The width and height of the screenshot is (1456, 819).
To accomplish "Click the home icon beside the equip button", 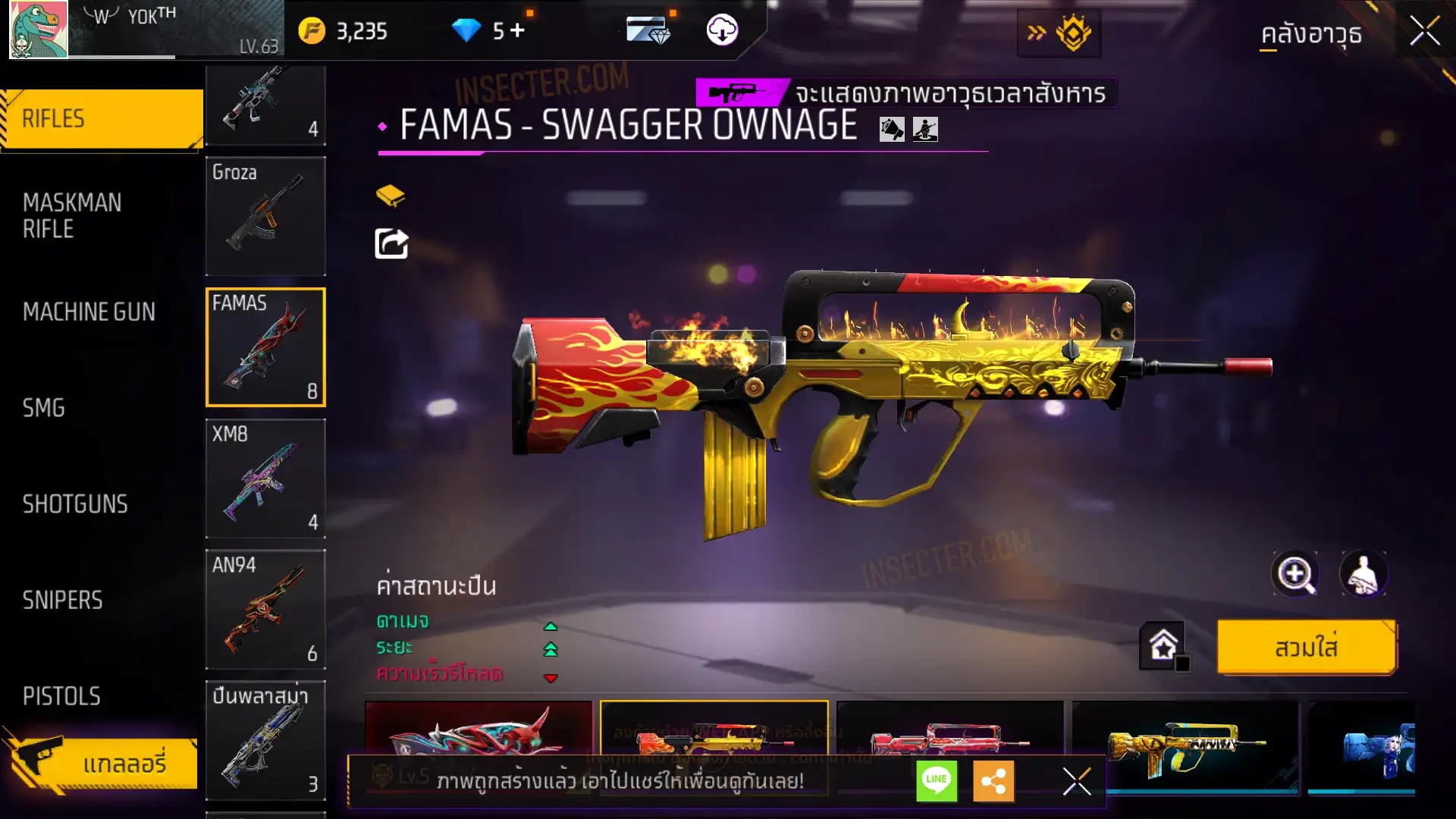I will [x=1163, y=646].
